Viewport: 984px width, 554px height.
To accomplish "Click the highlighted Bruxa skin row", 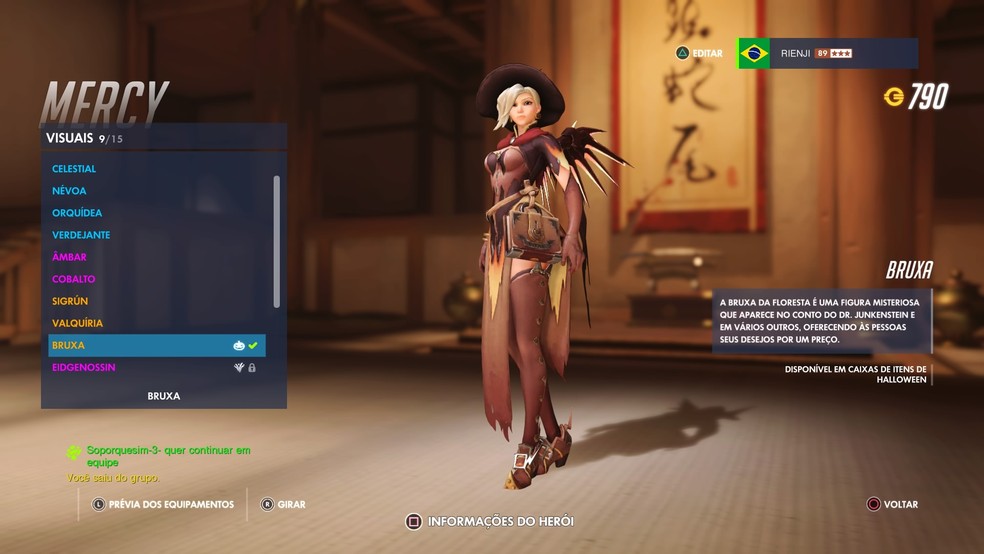I will pos(156,345).
